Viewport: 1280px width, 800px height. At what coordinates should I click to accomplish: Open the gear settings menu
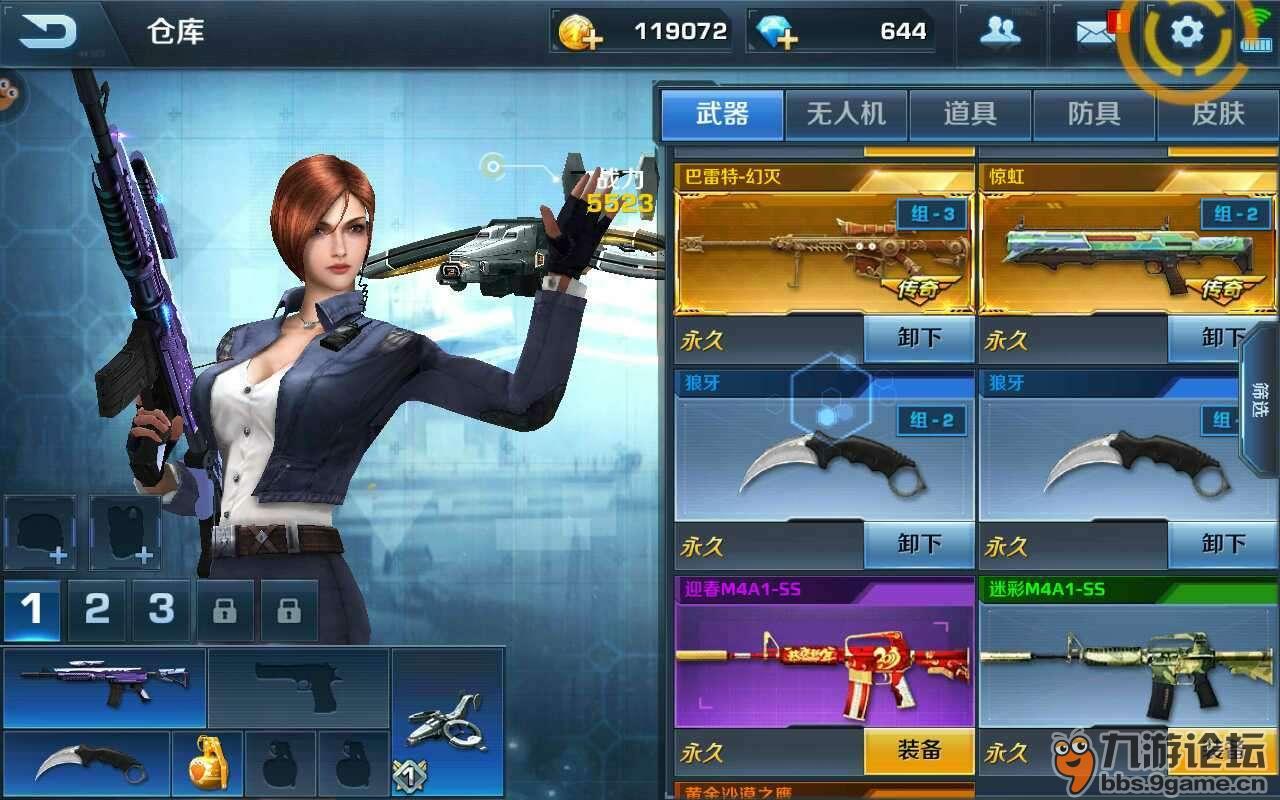pos(1187,33)
